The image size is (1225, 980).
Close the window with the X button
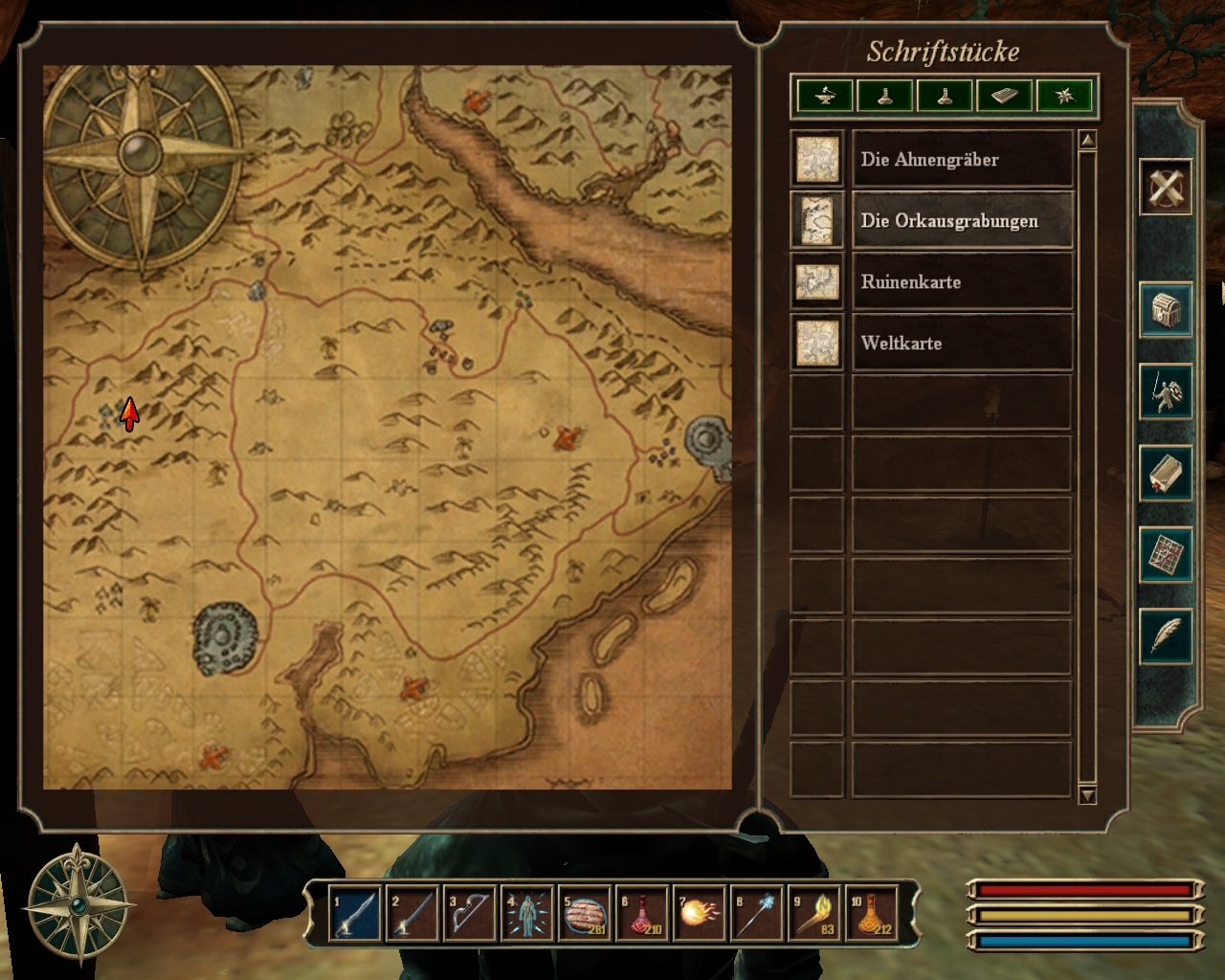1166,186
